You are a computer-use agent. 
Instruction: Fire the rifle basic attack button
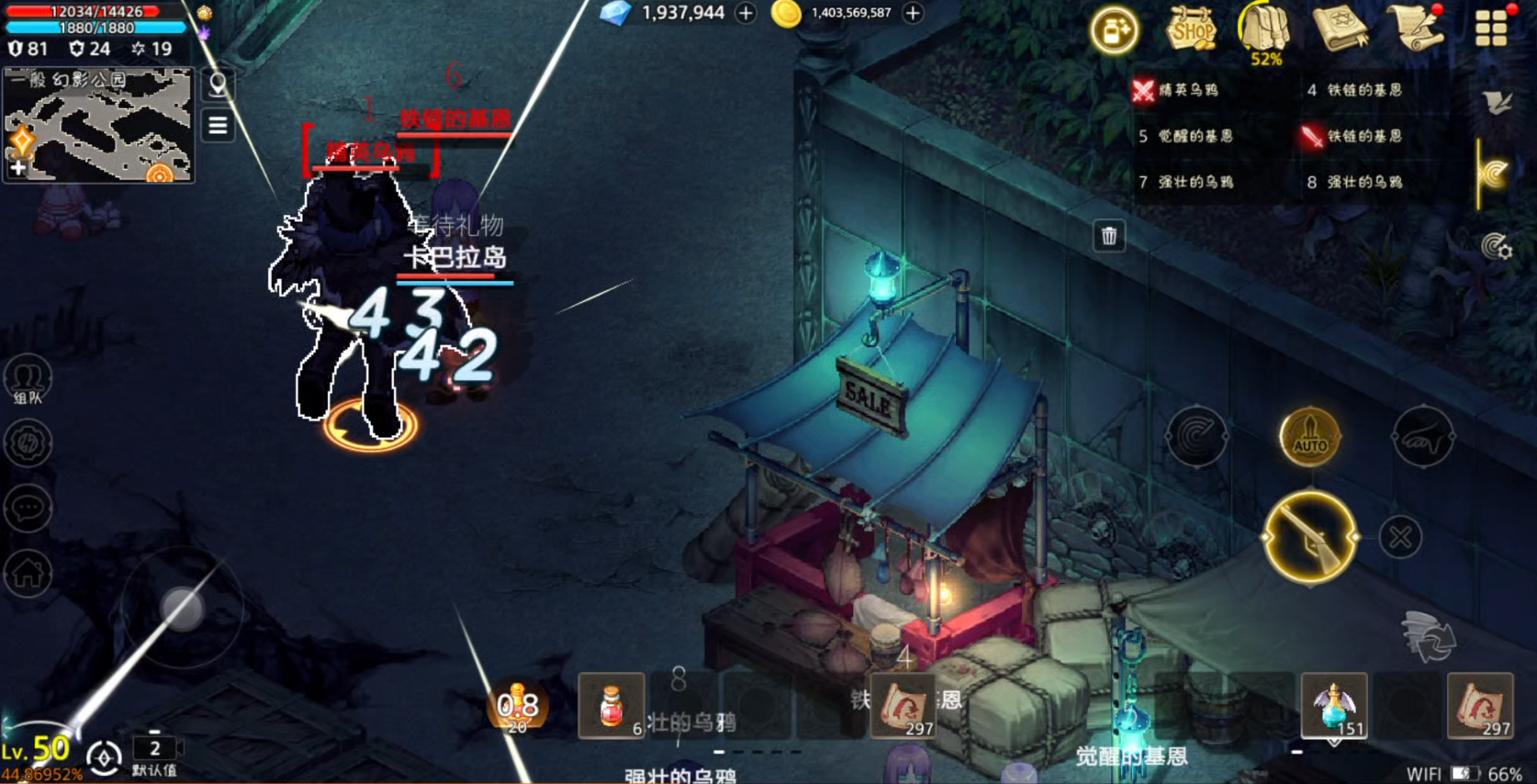pyautogui.click(x=1310, y=537)
